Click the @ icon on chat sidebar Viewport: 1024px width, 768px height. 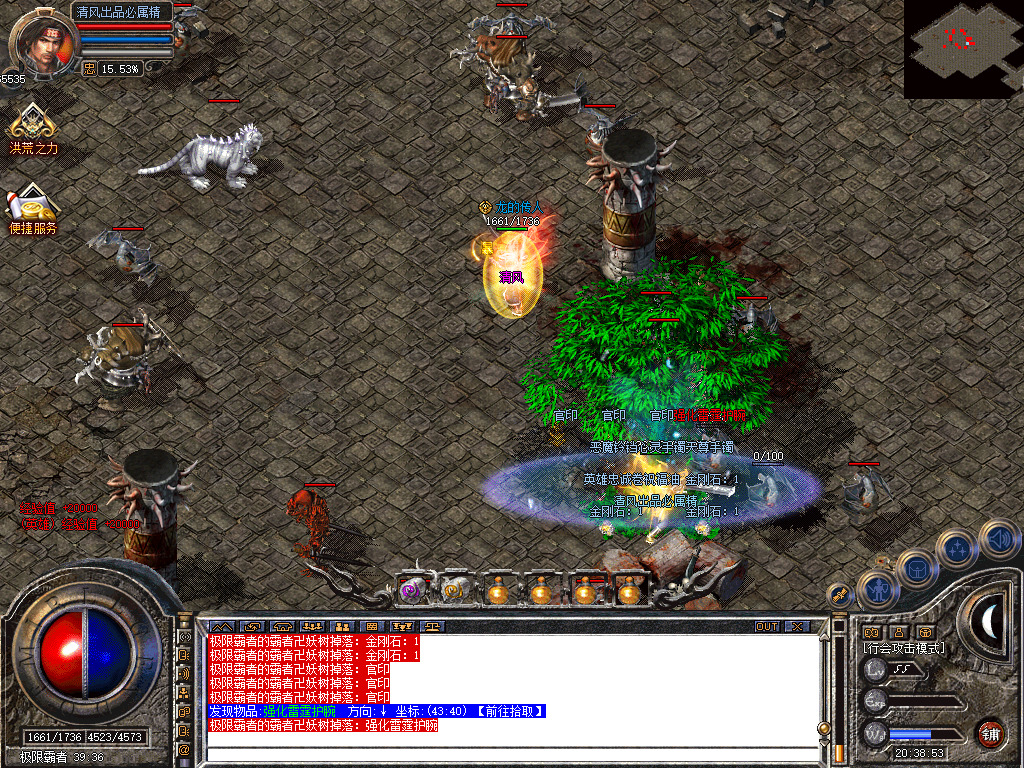(x=184, y=749)
